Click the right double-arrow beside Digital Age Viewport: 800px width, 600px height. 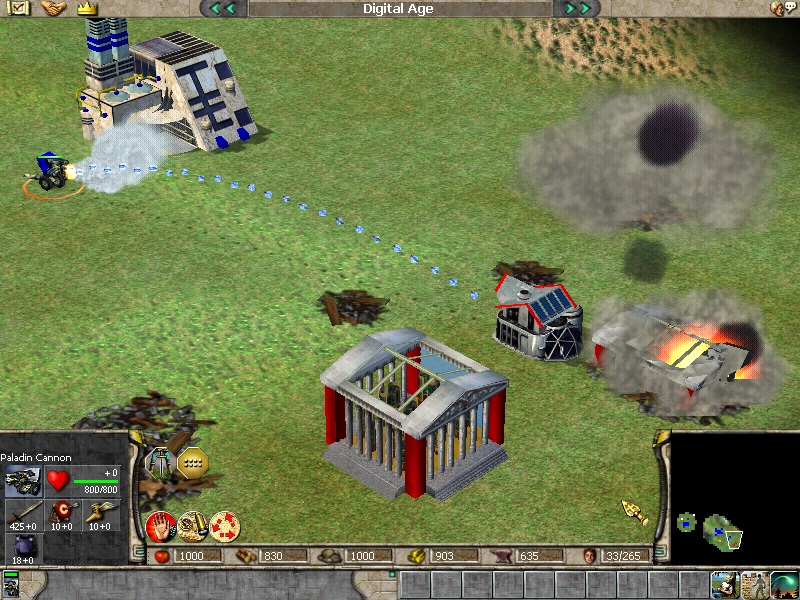[577, 9]
